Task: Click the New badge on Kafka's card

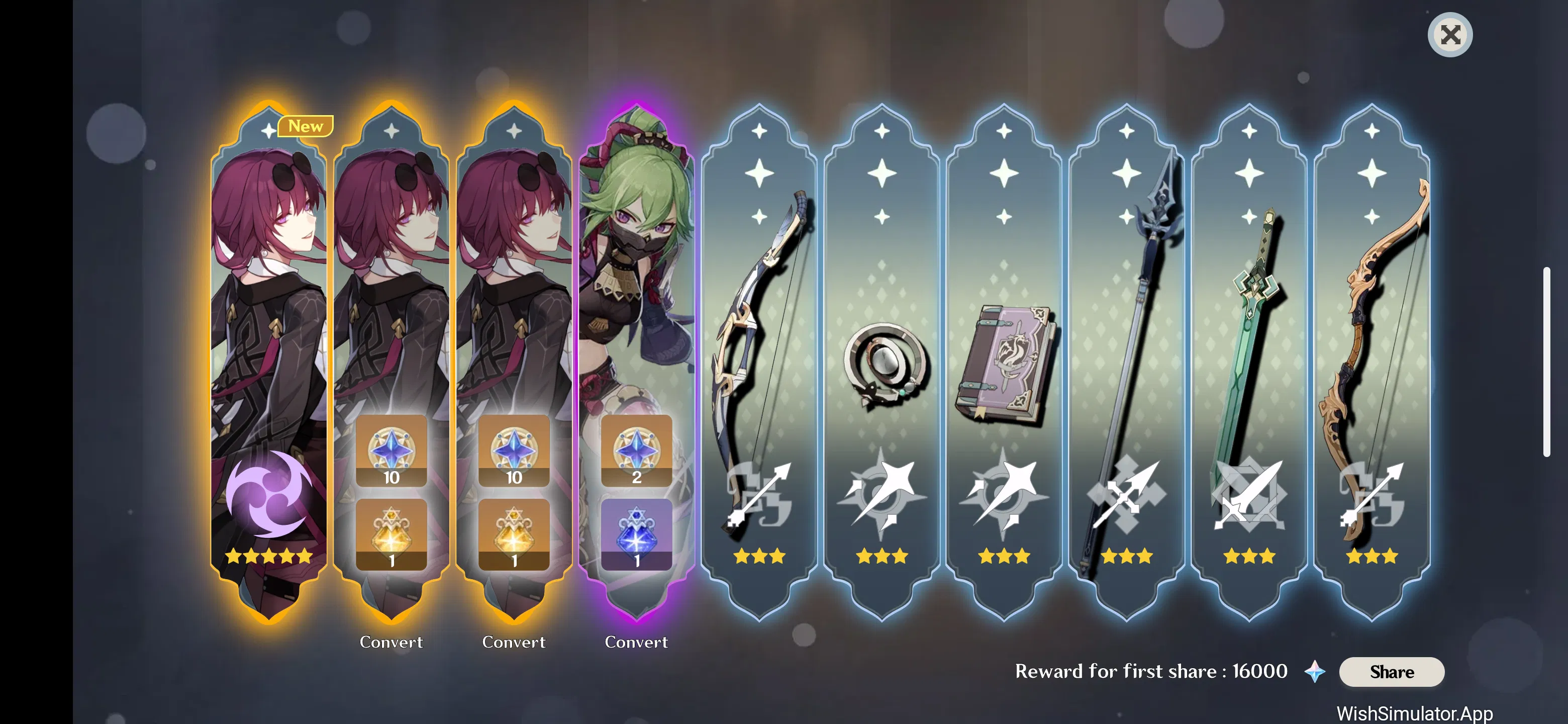Action: click(x=307, y=126)
